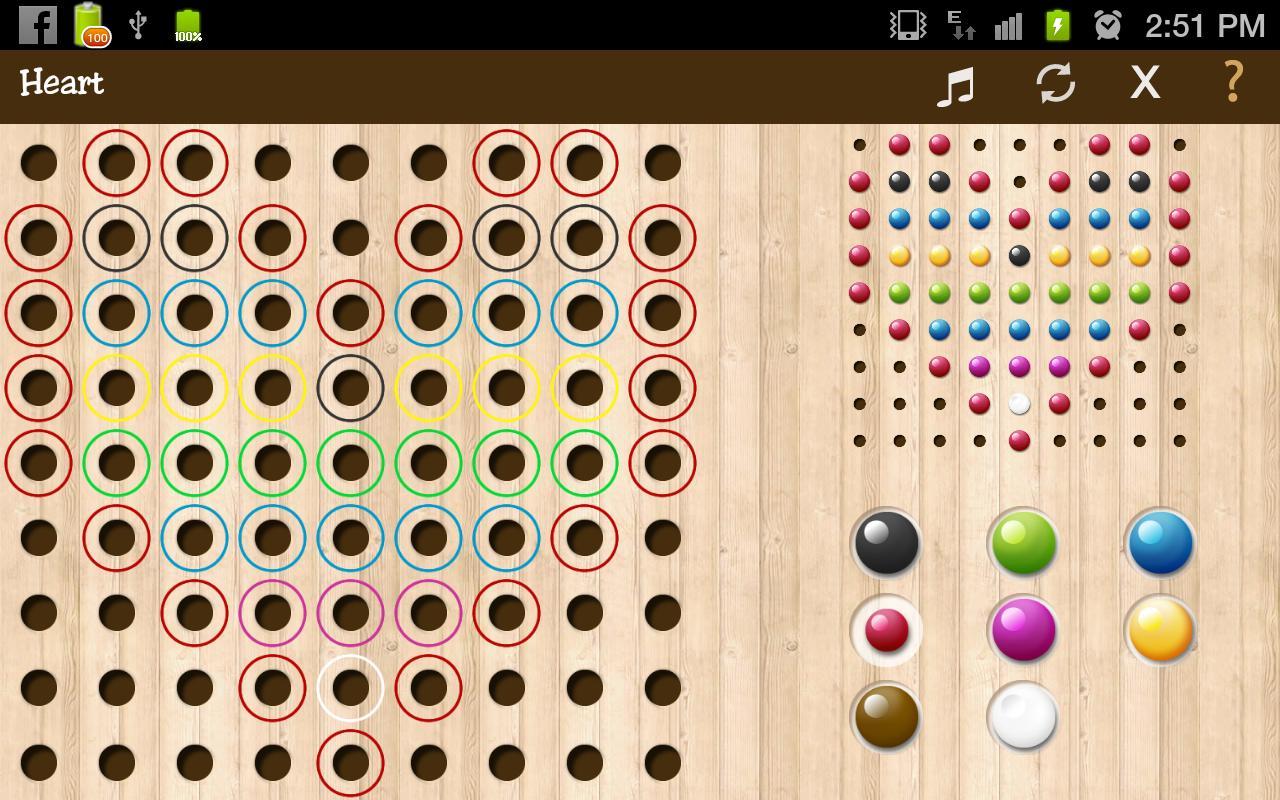
Task: Choose the blue ball from the palette
Action: pos(1159,543)
